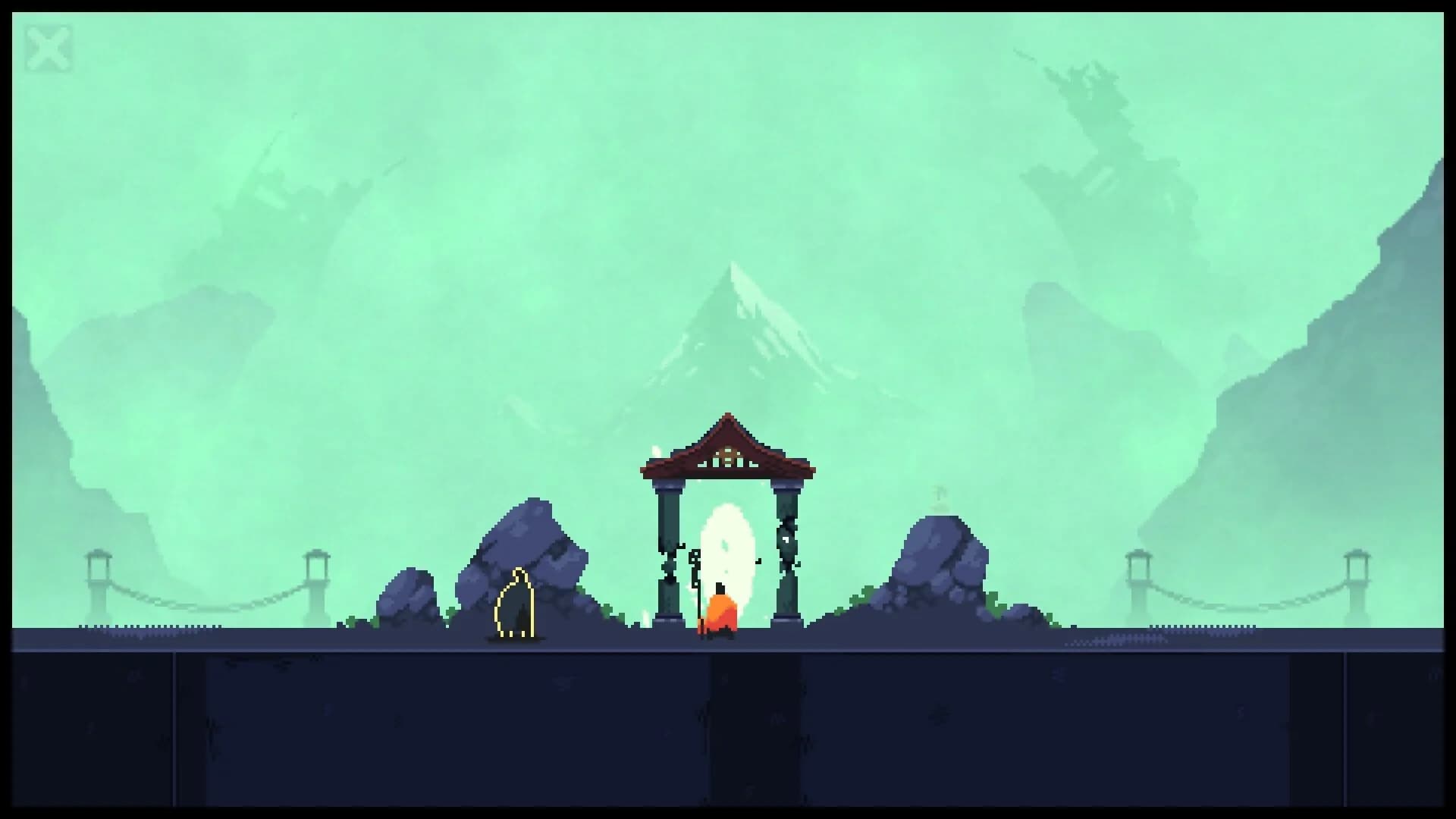
Task: Select the staff held by the monk
Action: [x=696, y=584]
